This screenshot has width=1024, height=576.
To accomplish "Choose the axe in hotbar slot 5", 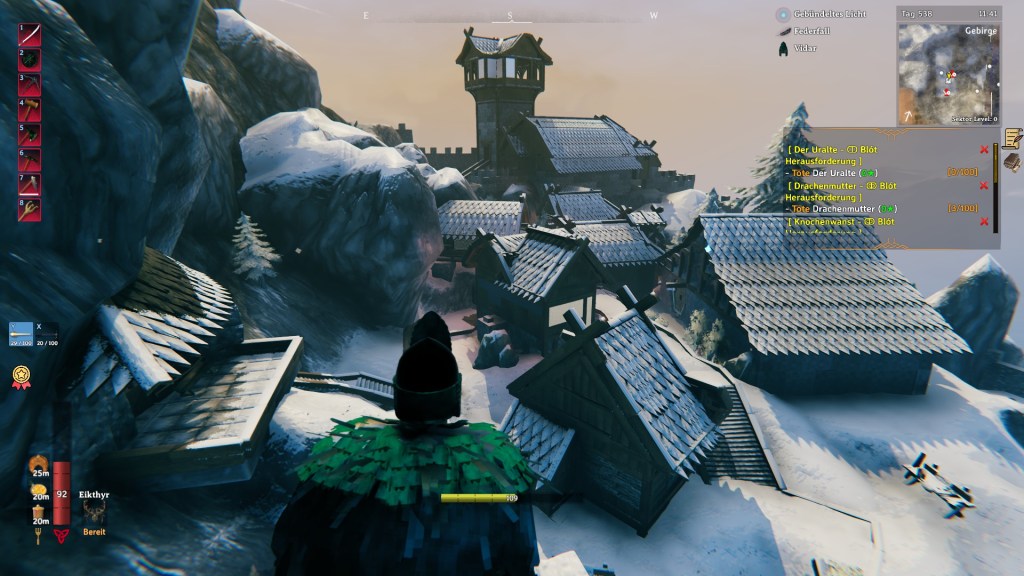I will 29,135.
